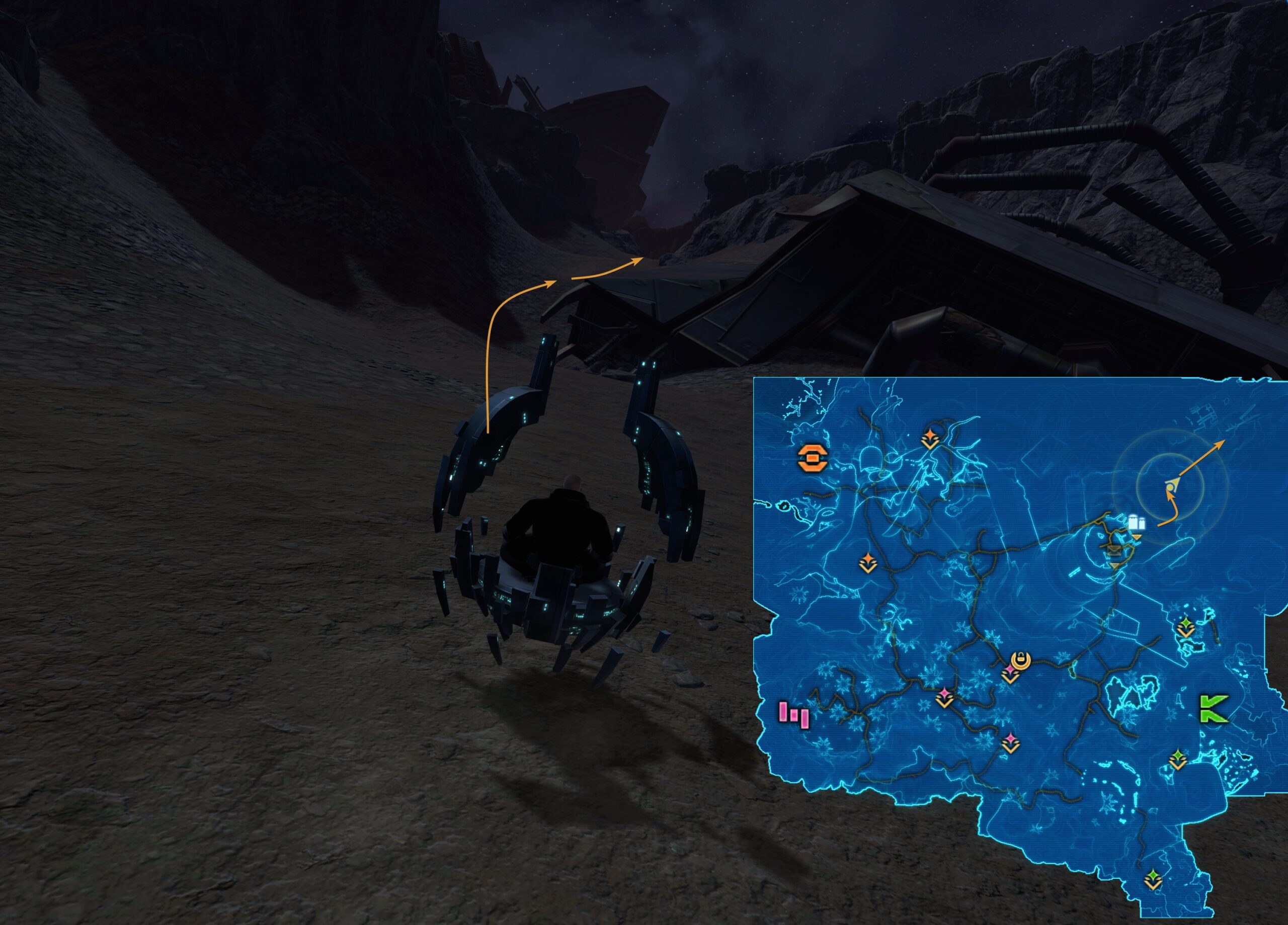1288x925 pixels.
Task: Toggle the orange quick-travel marker on the map's left side
Action: click(x=868, y=562)
